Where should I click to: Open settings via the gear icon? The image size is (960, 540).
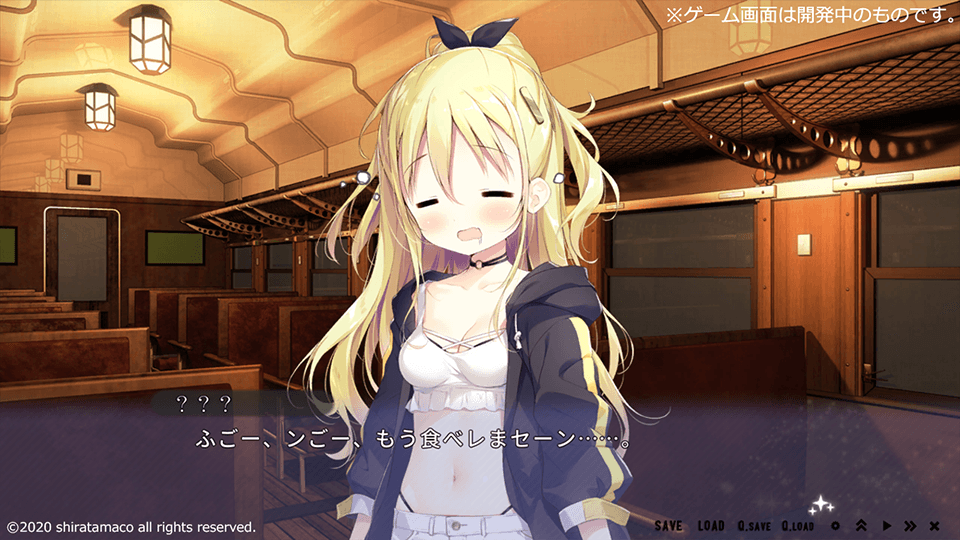click(x=835, y=526)
